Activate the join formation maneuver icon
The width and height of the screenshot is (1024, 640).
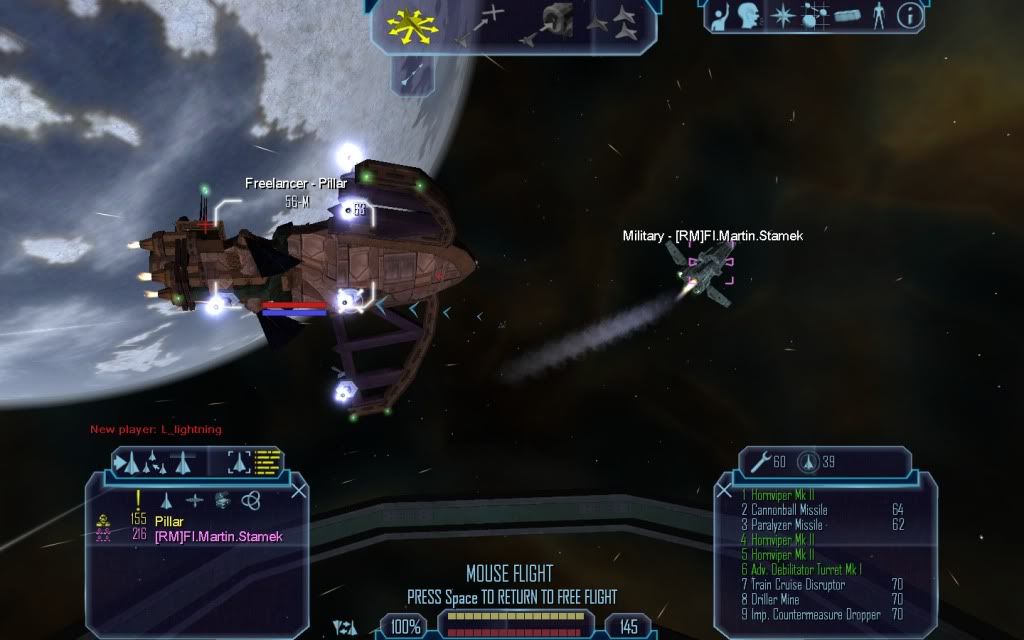click(x=615, y=20)
